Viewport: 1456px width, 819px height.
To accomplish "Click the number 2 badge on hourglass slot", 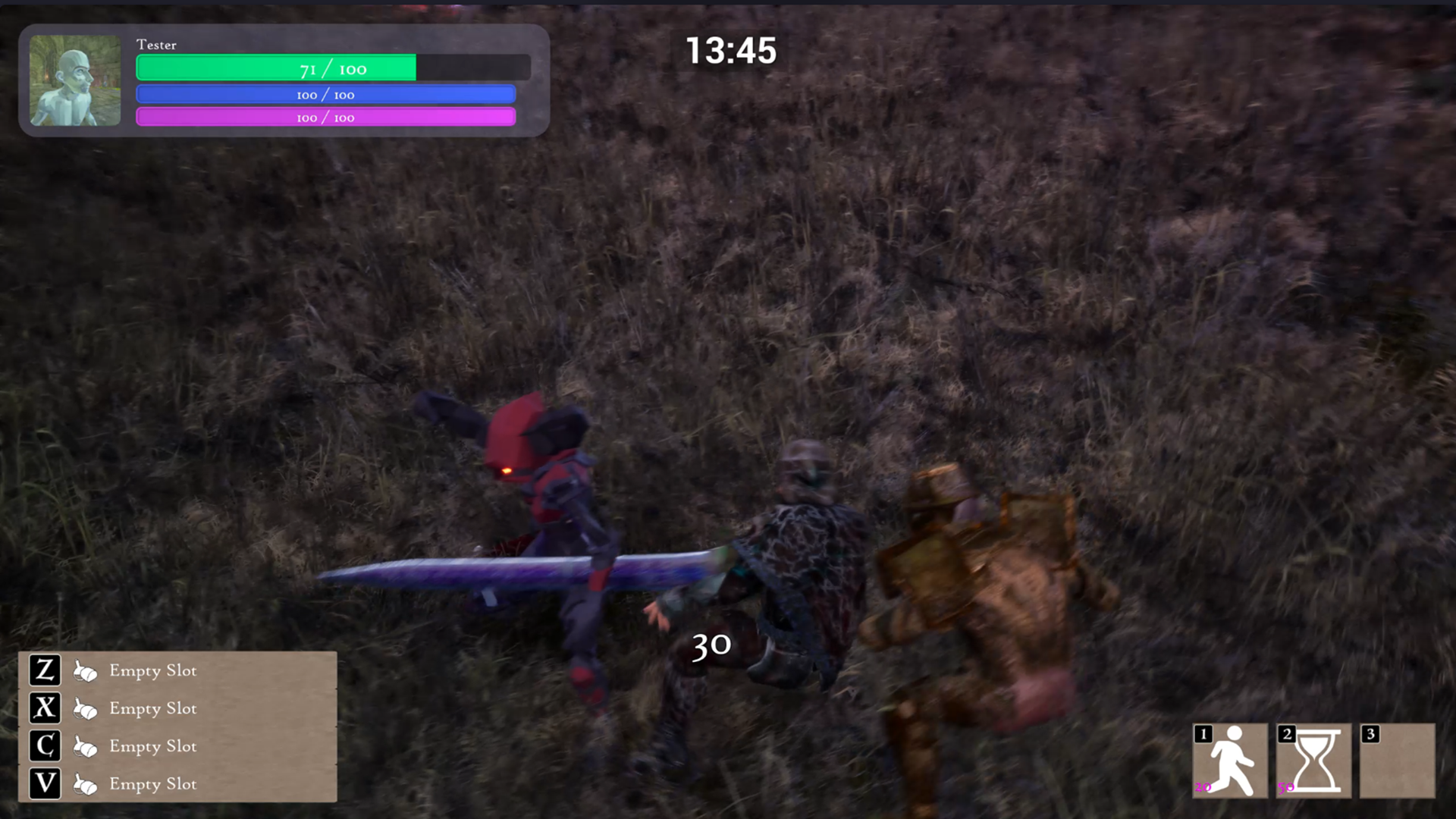I will (x=1286, y=734).
